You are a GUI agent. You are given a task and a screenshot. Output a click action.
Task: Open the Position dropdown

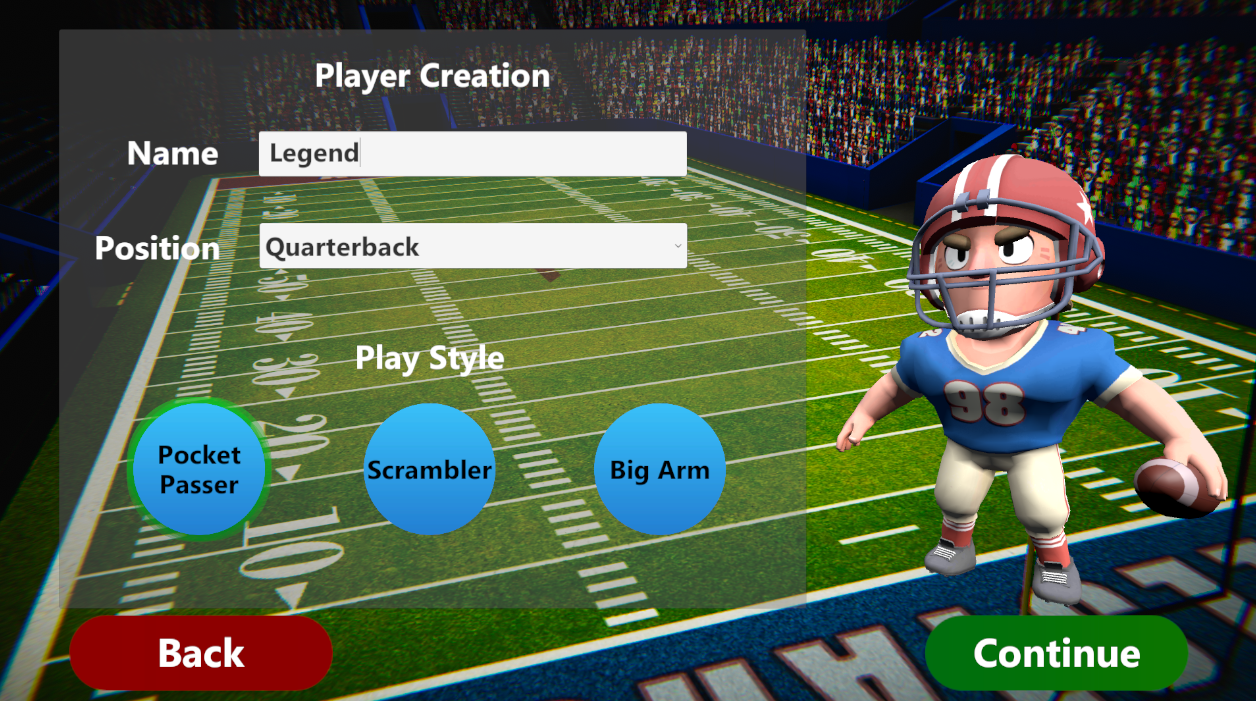pyautogui.click(x=472, y=247)
